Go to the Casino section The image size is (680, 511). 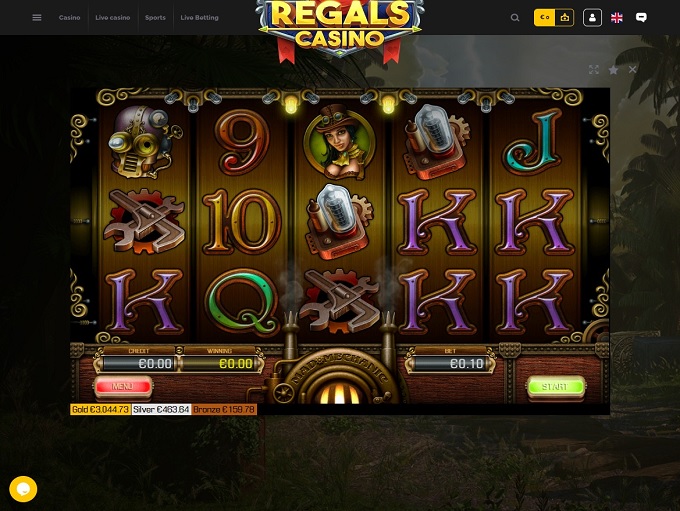[69, 18]
